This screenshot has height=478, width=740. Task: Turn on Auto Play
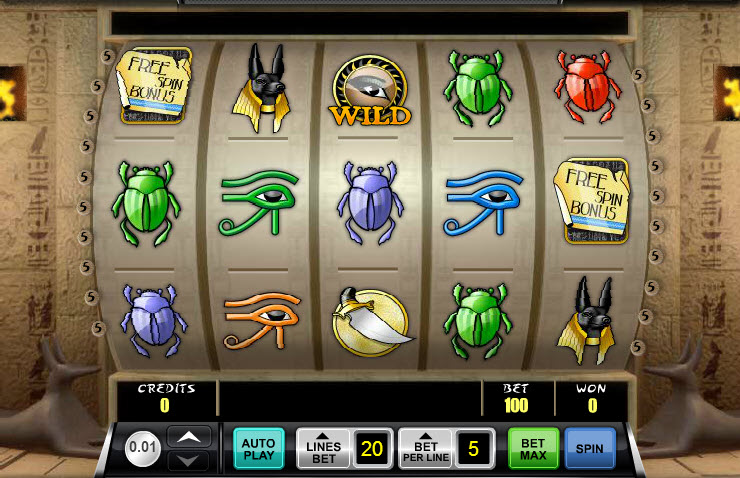click(259, 448)
